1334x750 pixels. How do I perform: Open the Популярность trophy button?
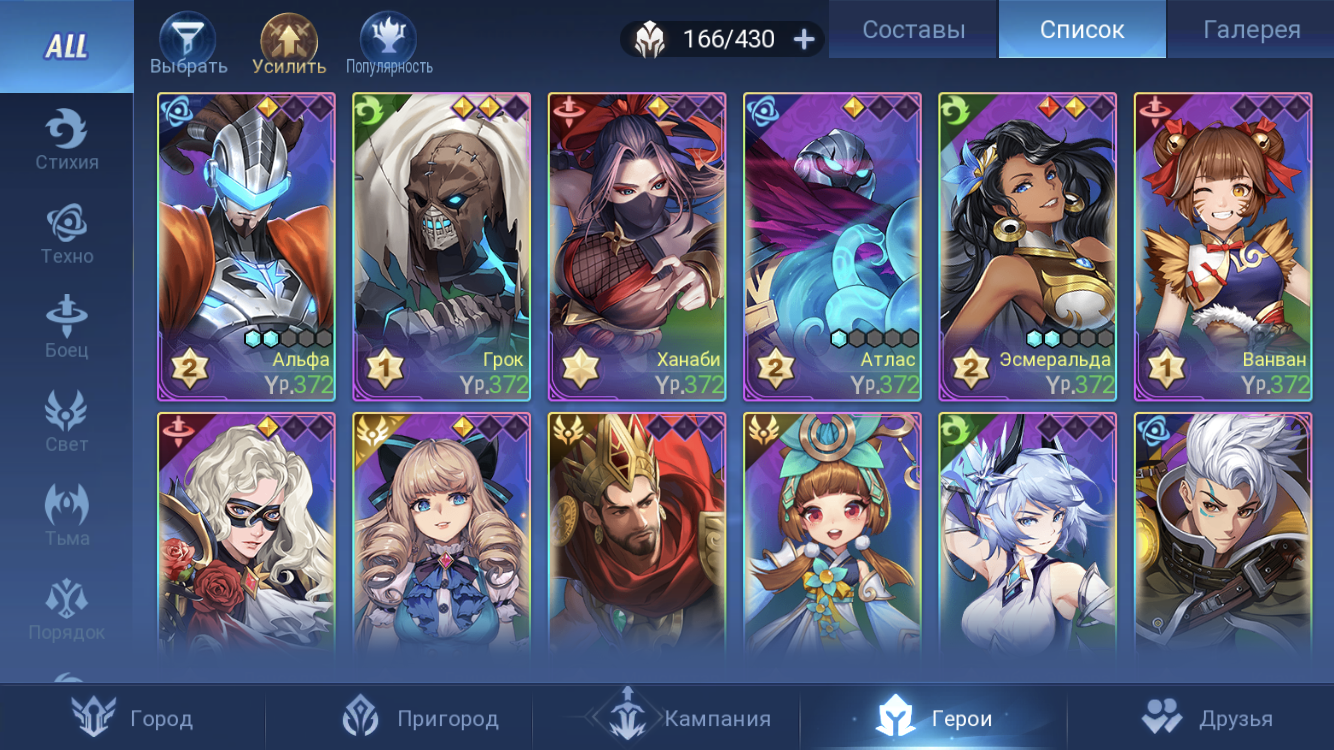point(389,46)
